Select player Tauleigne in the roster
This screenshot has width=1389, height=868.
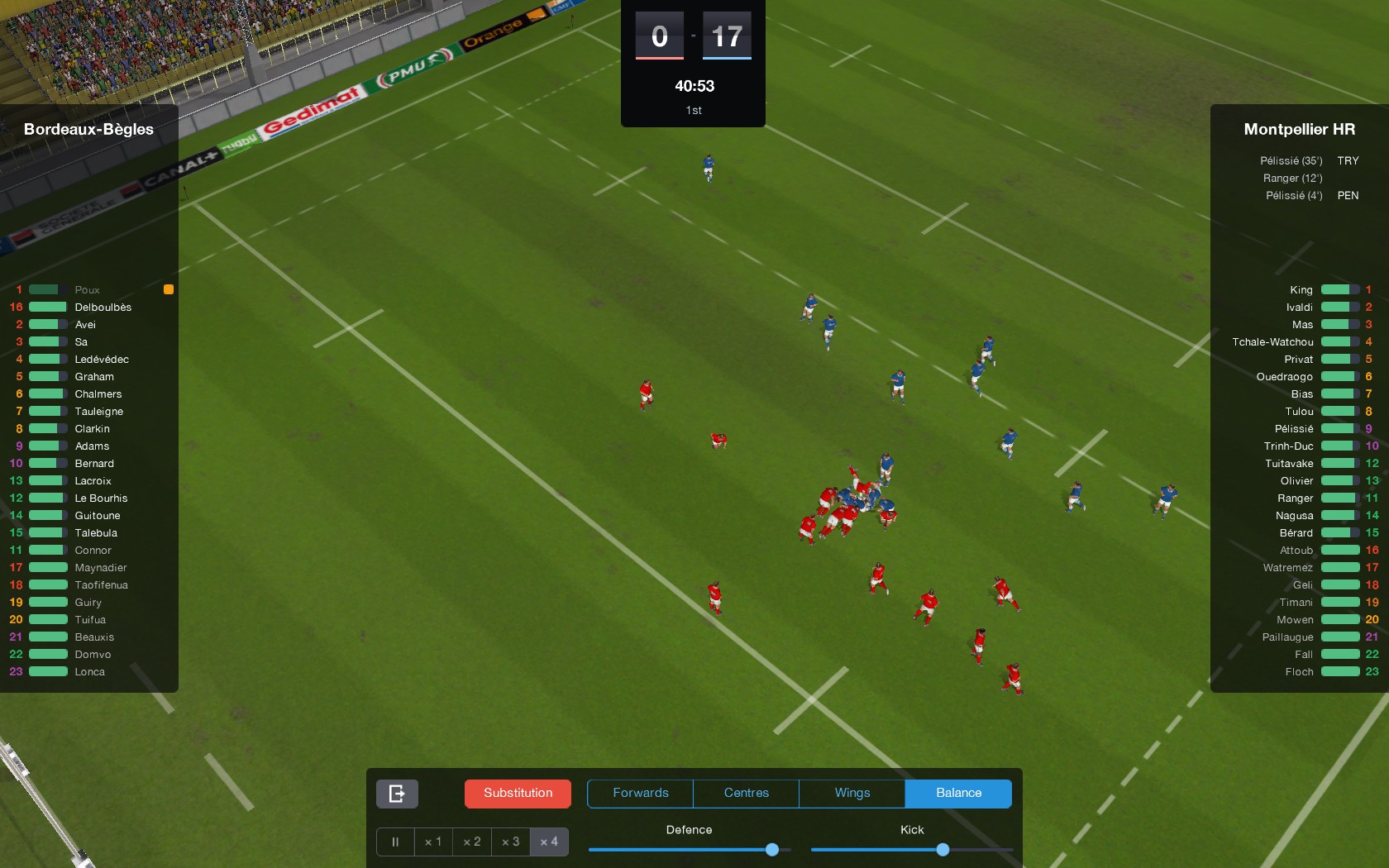(x=99, y=411)
